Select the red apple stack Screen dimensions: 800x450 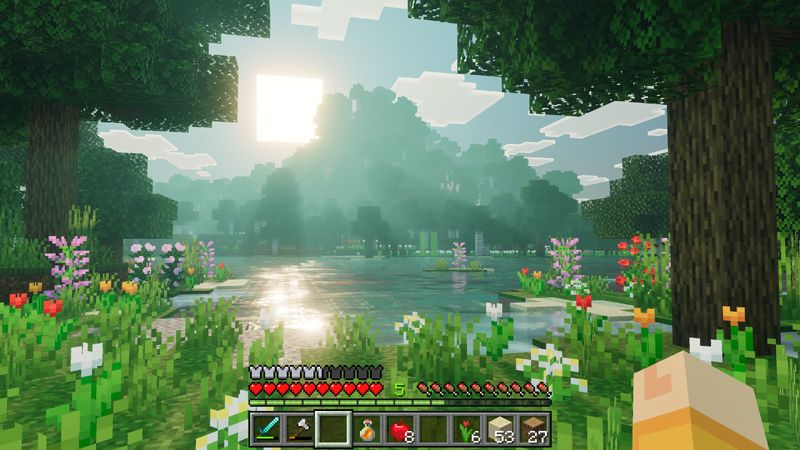click(x=400, y=430)
